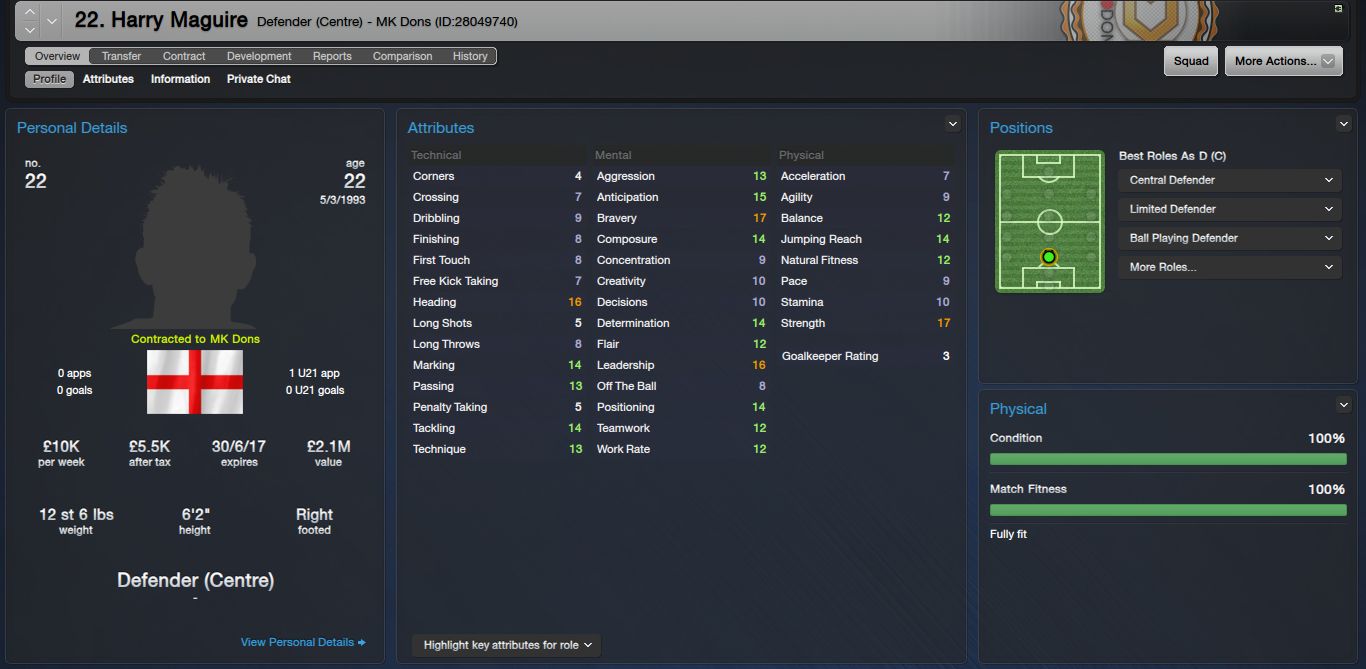The height and width of the screenshot is (669, 1366).
Task: Open the Contract tab
Action: [x=184, y=56]
